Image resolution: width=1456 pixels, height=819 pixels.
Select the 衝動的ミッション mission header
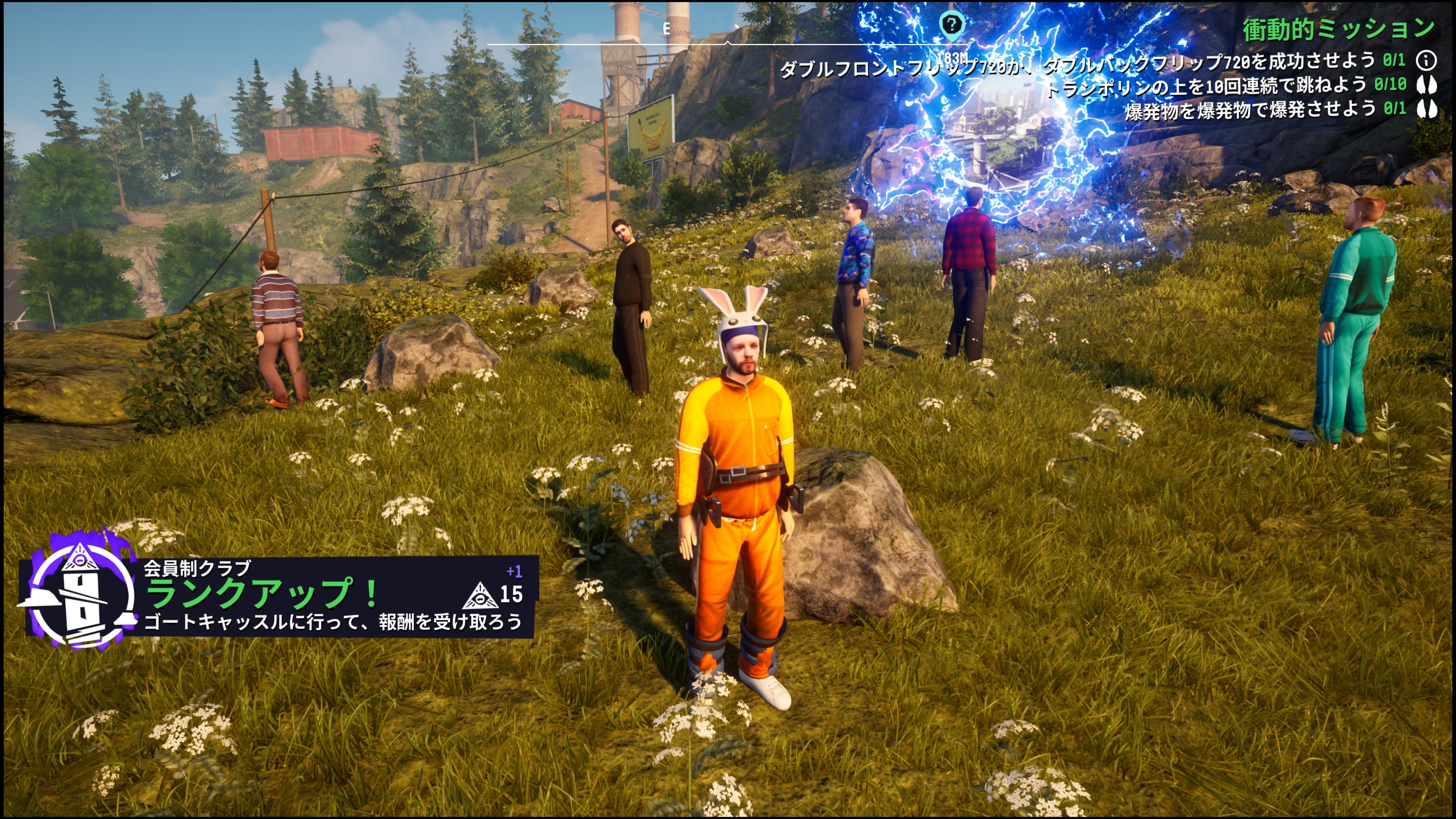click(x=1338, y=29)
